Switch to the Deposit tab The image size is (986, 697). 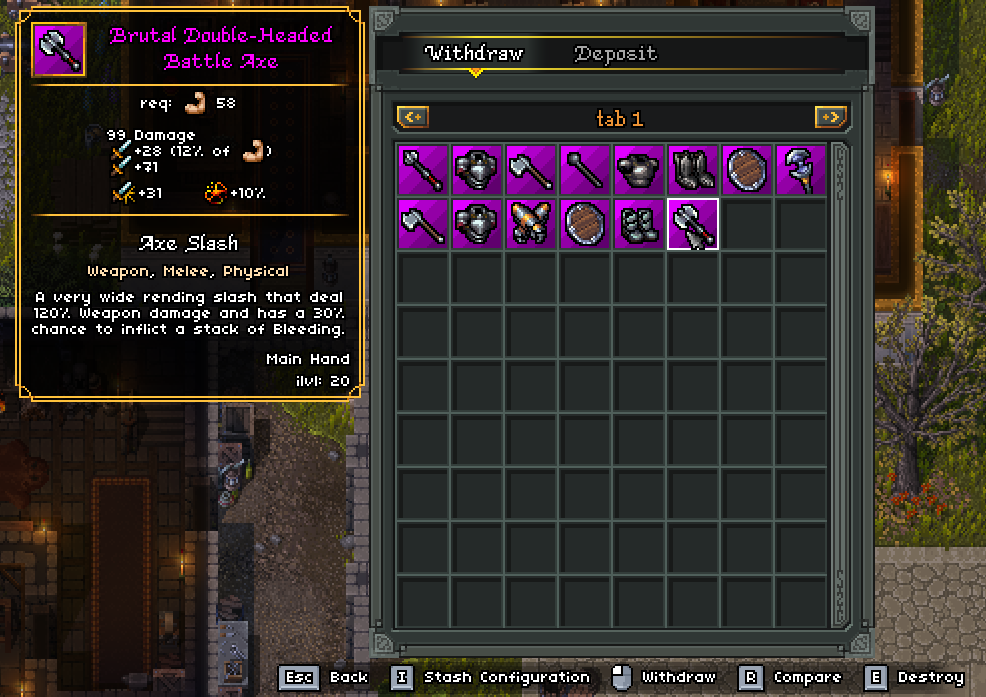tap(615, 54)
